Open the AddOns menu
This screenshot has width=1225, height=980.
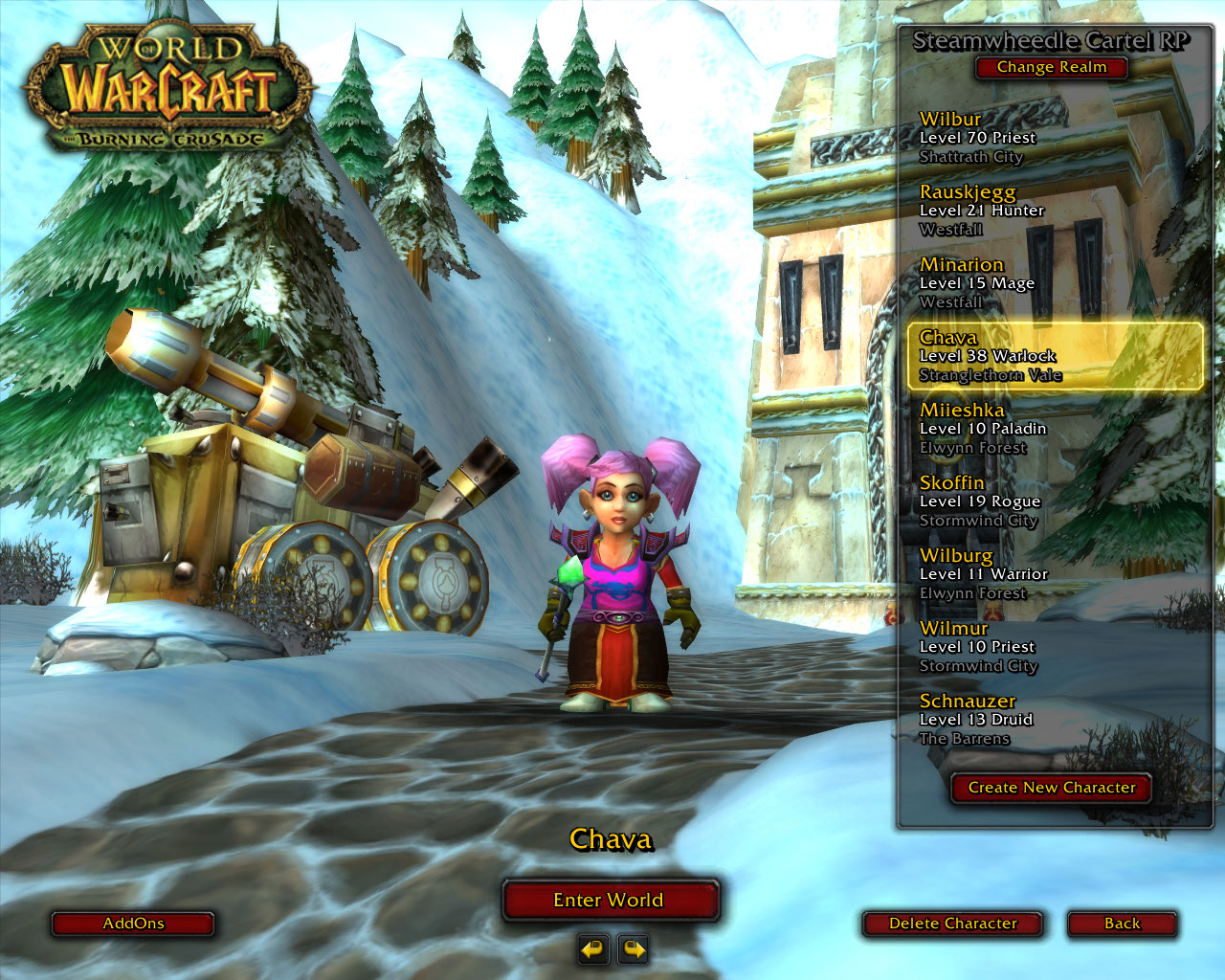pos(133,924)
